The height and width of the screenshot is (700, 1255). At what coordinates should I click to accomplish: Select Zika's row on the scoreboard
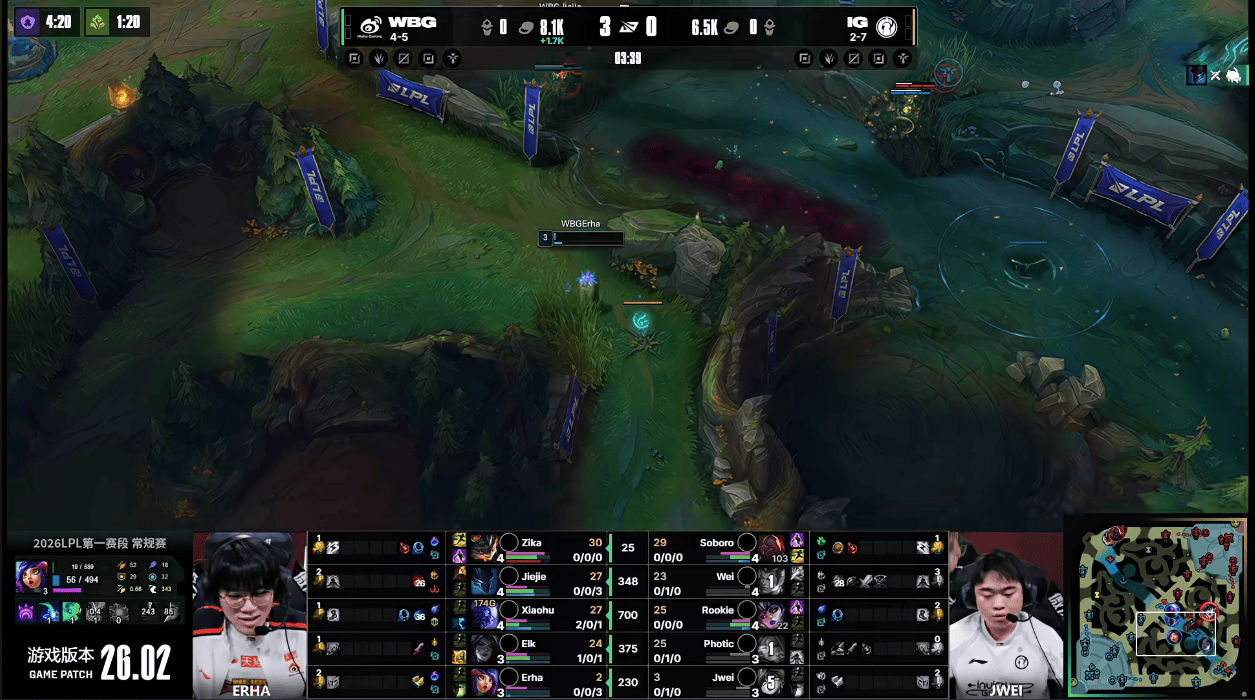coord(530,548)
